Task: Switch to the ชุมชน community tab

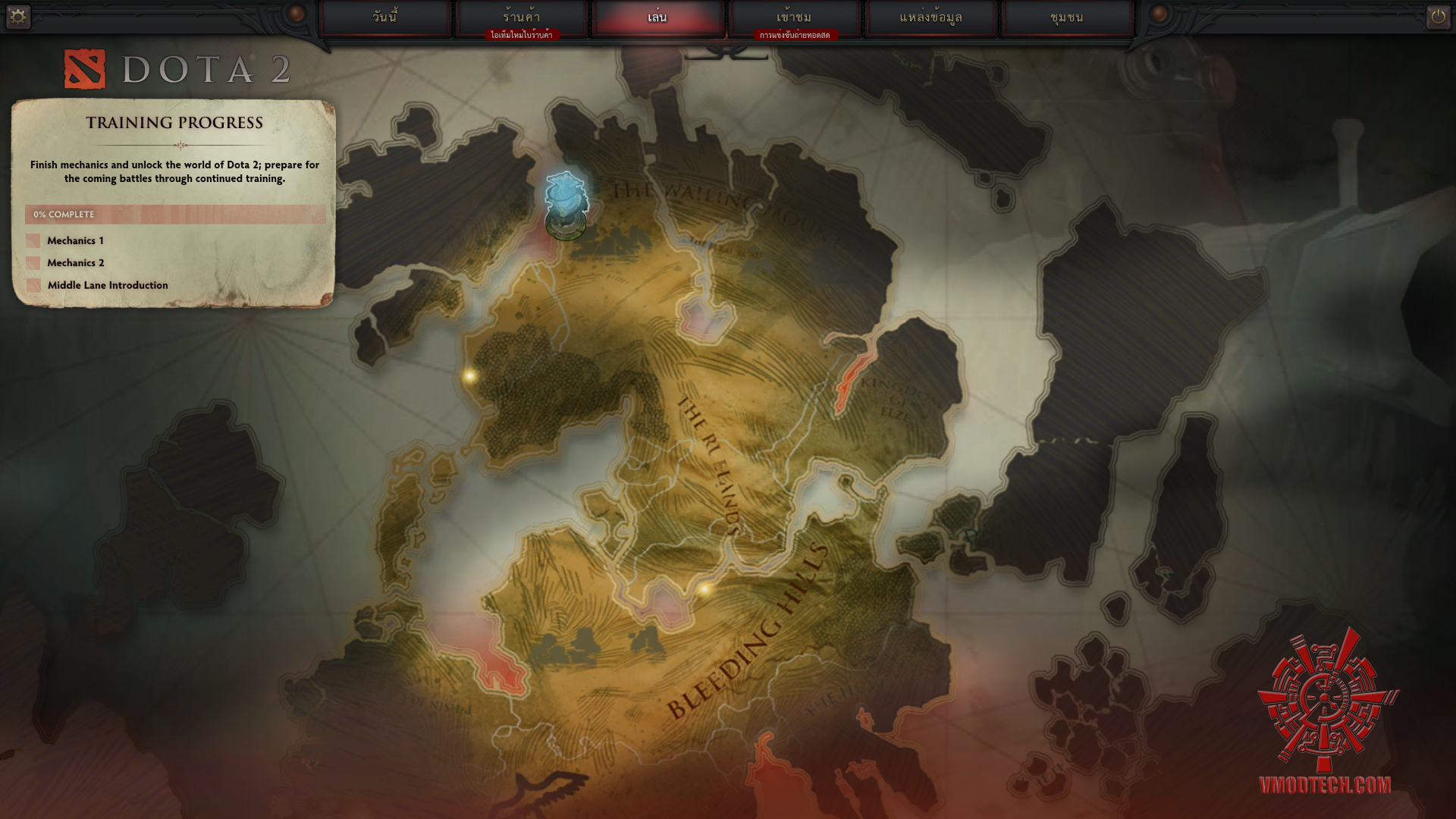Action: (1067, 17)
